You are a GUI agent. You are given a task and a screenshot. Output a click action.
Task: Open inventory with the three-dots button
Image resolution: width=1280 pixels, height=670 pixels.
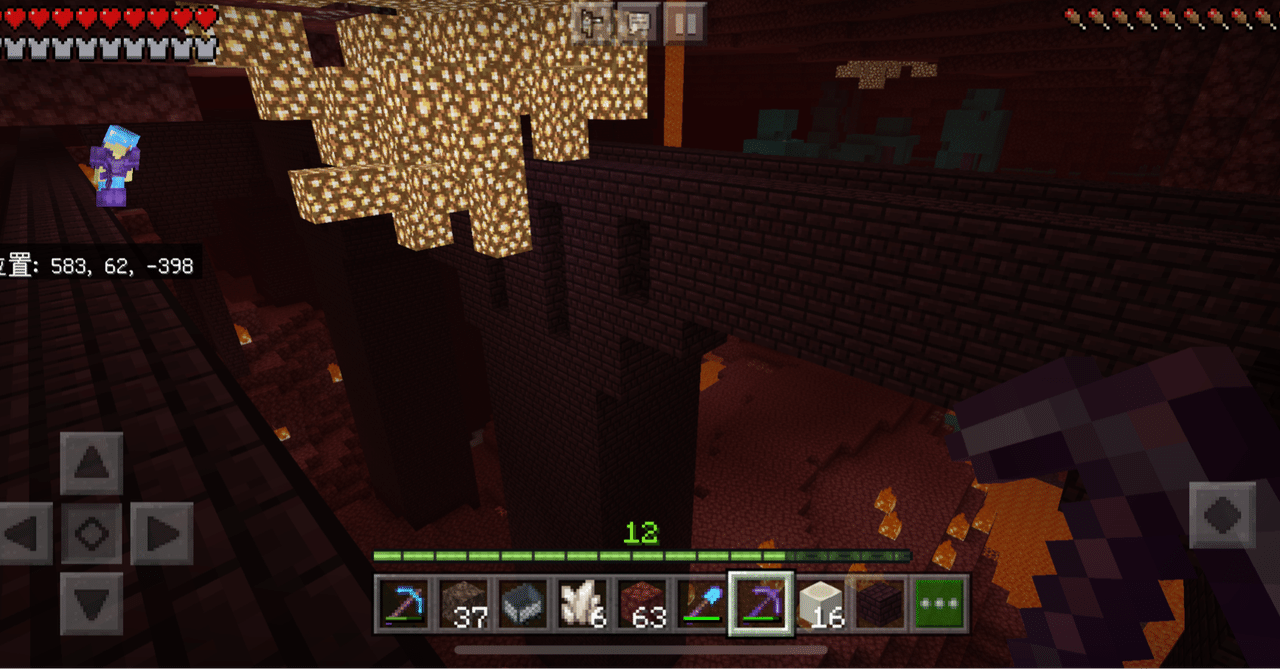tap(939, 603)
